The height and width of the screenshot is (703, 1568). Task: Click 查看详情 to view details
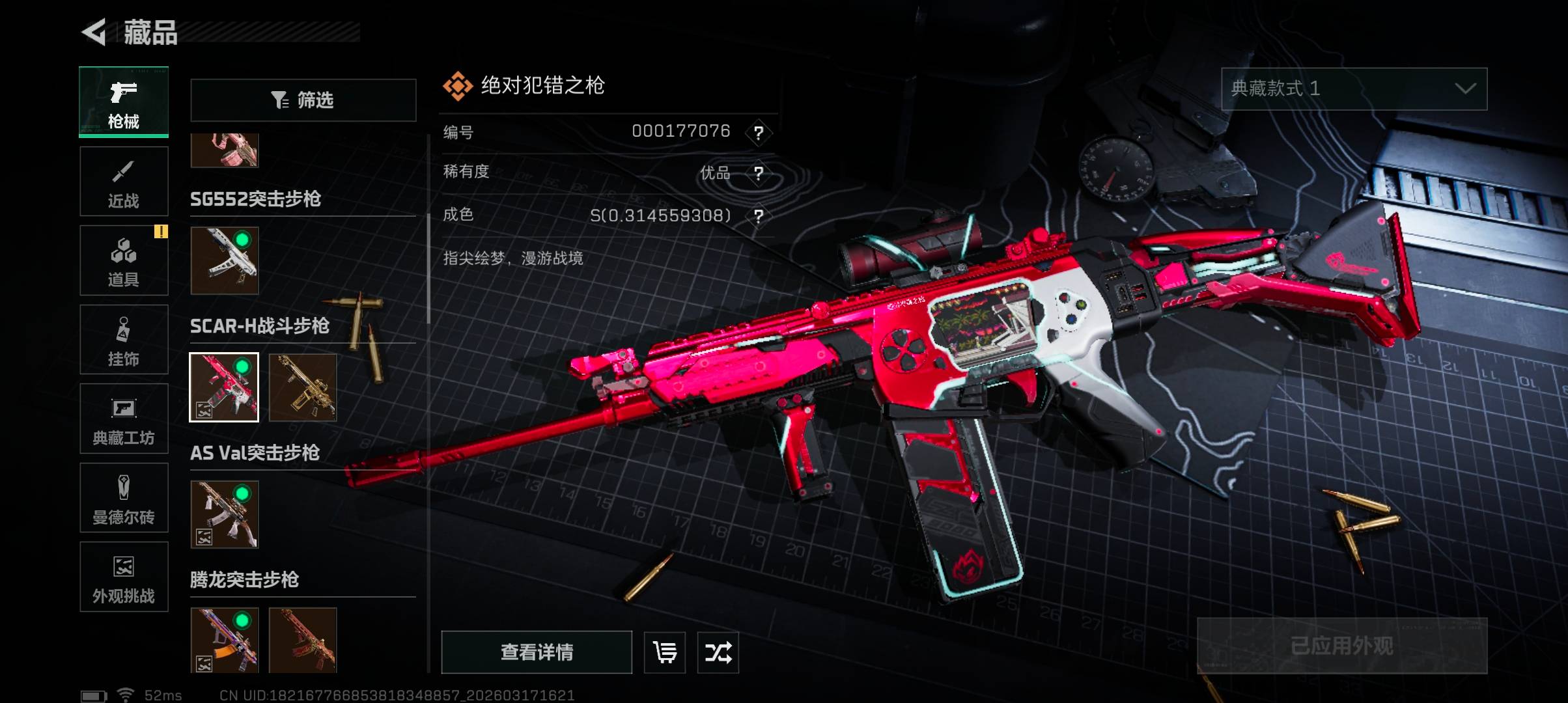(x=537, y=652)
